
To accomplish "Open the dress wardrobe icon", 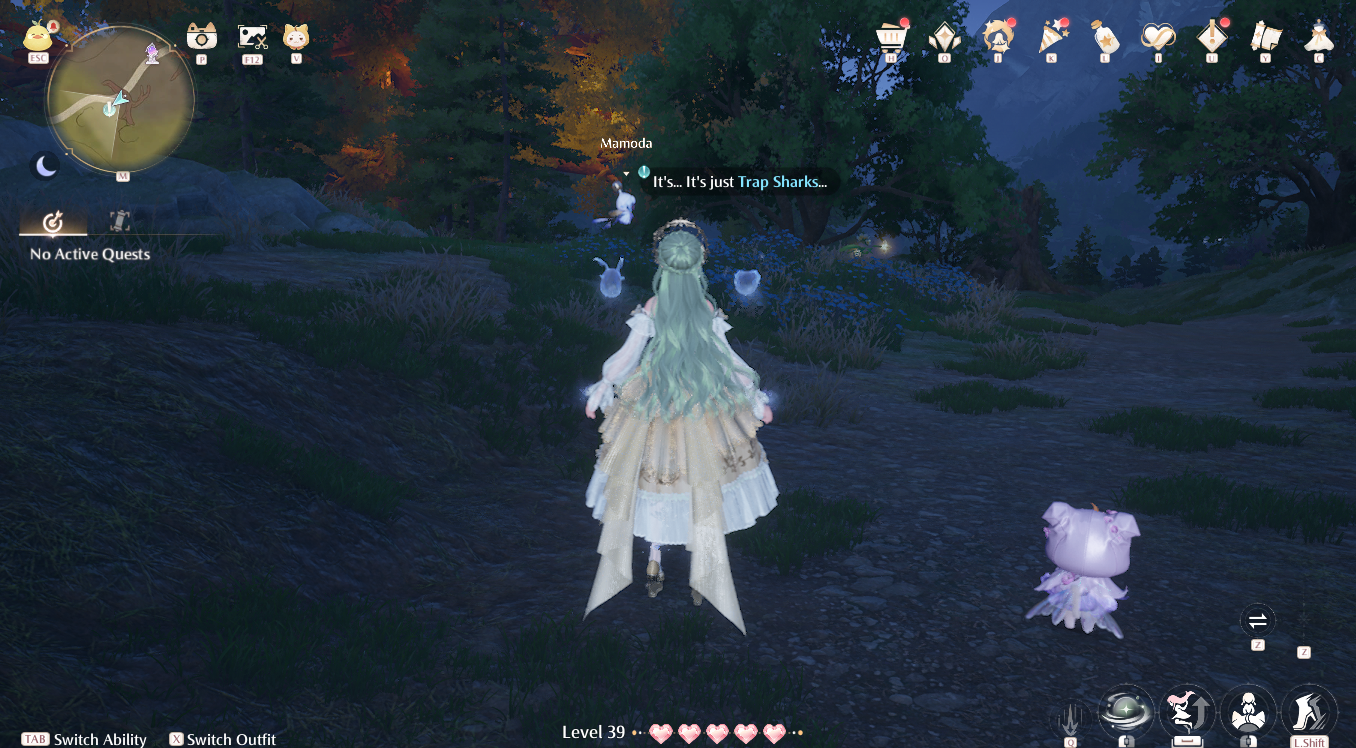I will click(x=1319, y=37).
